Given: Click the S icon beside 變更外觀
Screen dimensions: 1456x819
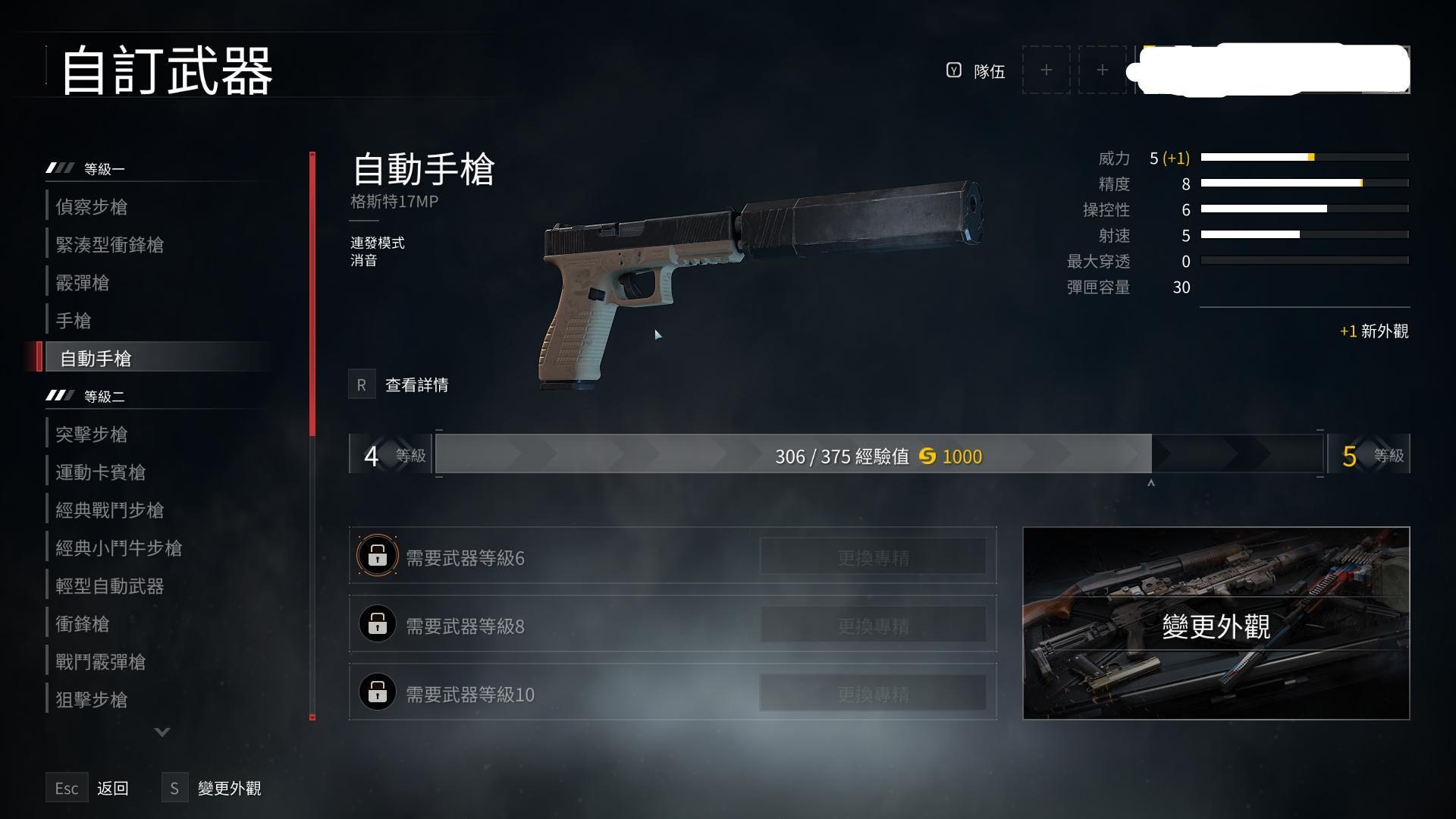Looking at the screenshot, I should point(174,788).
